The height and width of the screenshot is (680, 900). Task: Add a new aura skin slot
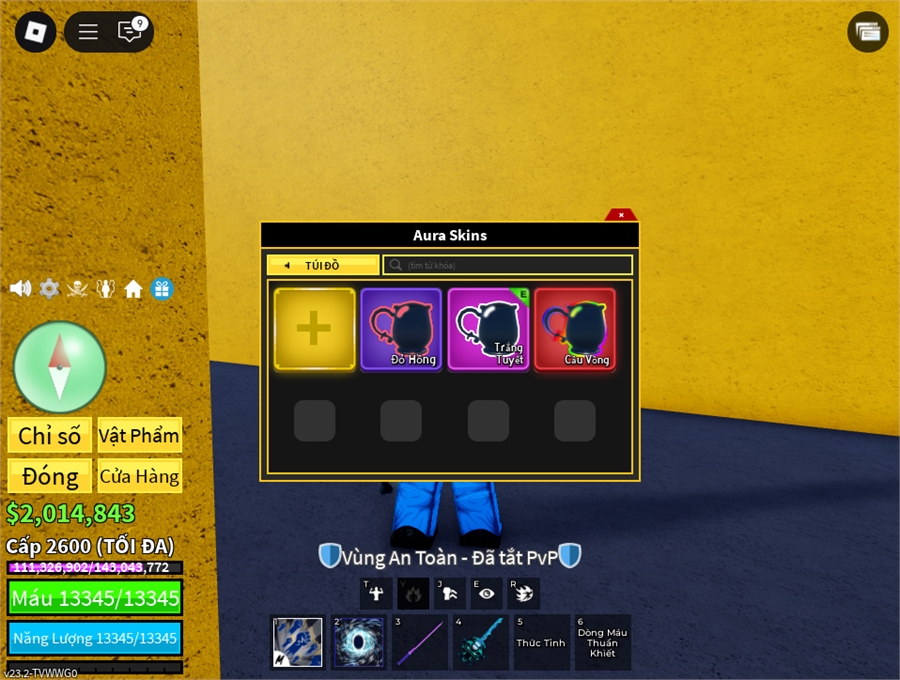(314, 329)
